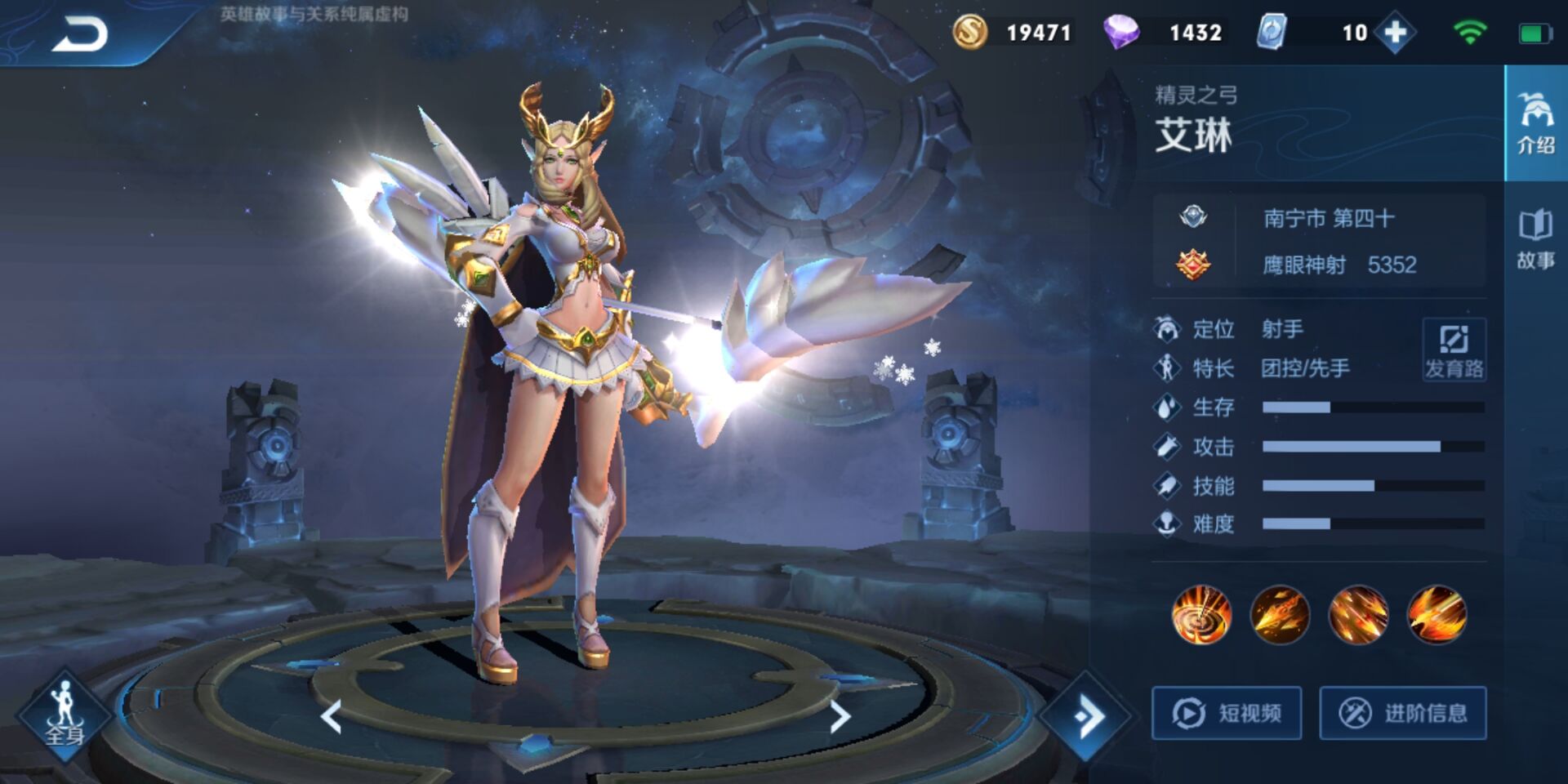Add more tickets with the plus button
Viewport: 1568px width, 784px height.
(x=1396, y=33)
